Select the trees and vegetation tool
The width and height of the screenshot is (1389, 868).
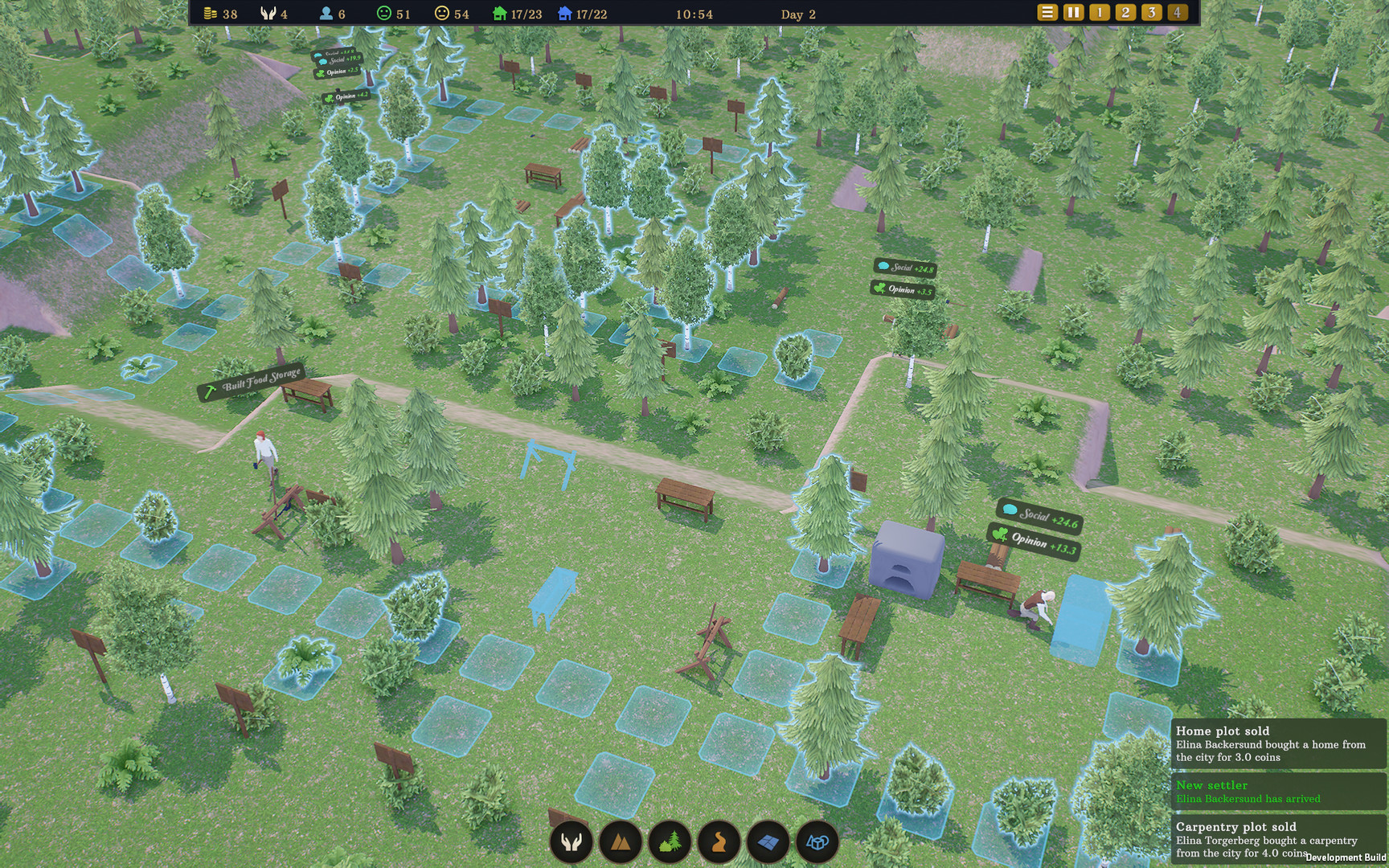coord(671,842)
